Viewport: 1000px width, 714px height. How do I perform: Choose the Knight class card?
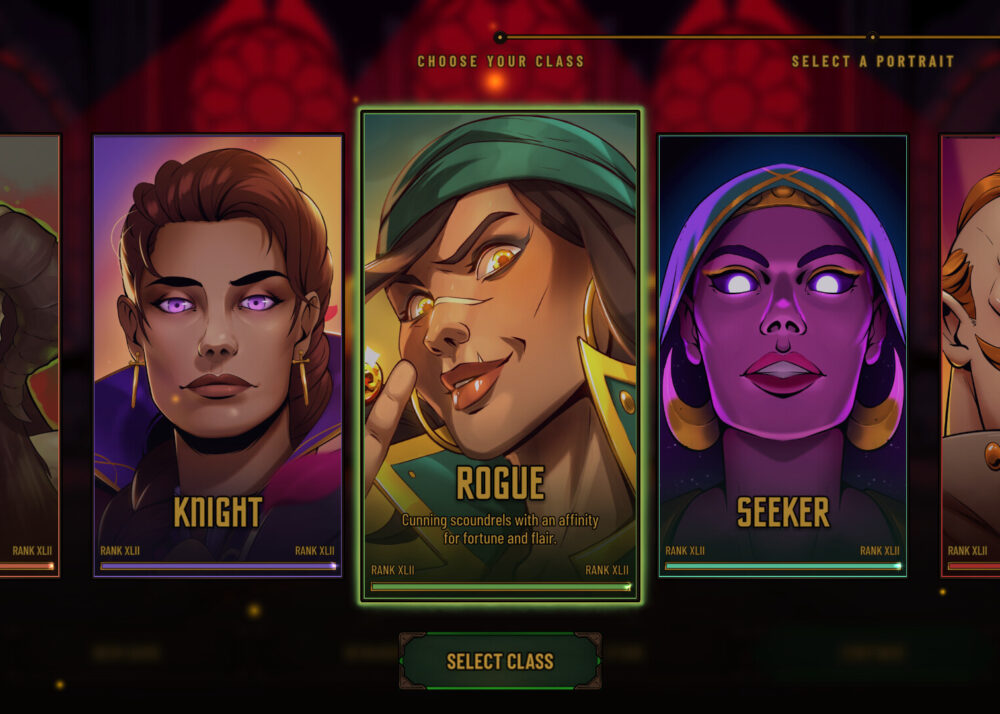click(218, 355)
